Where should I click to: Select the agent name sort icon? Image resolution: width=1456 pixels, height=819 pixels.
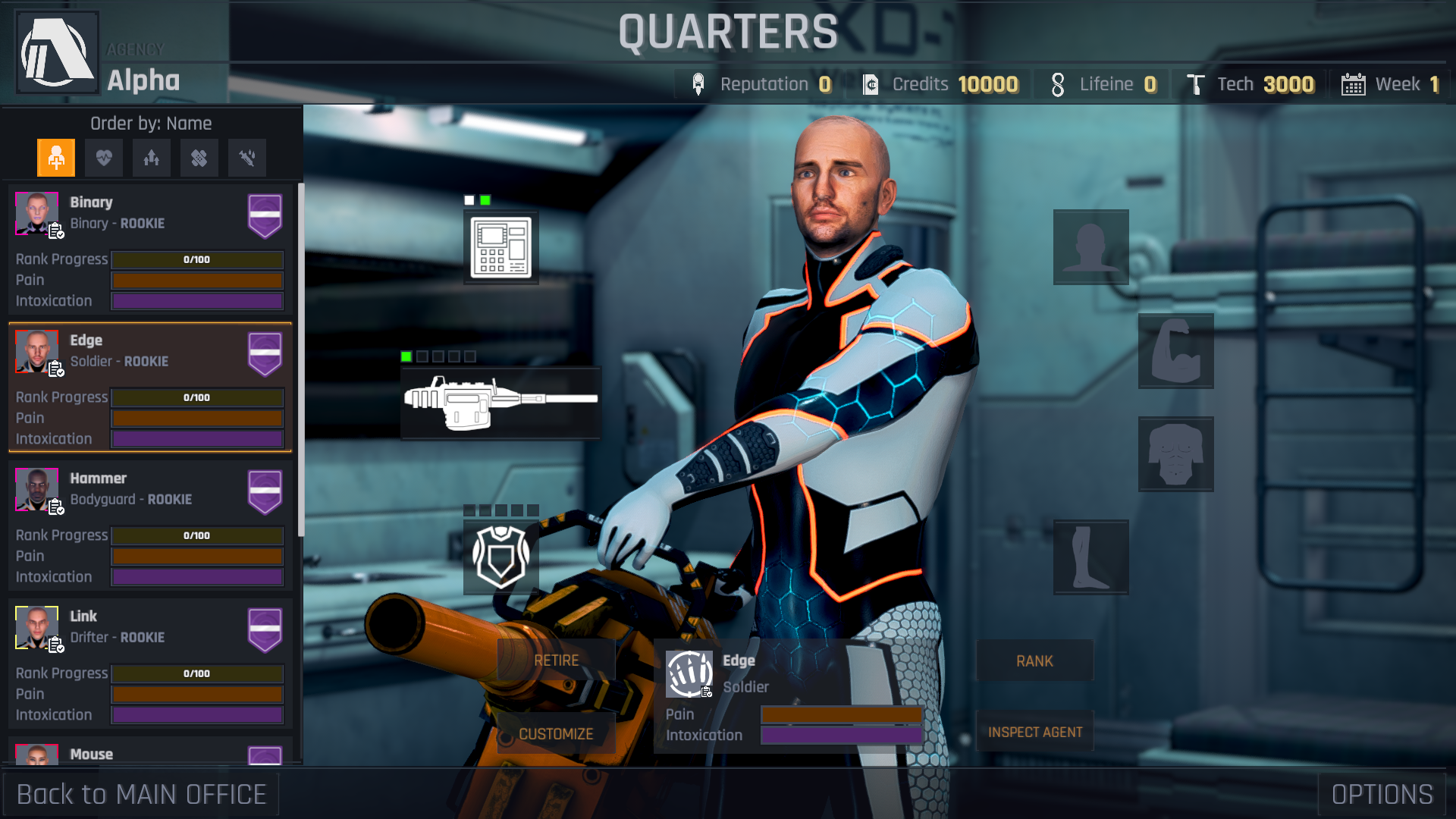(x=56, y=158)
